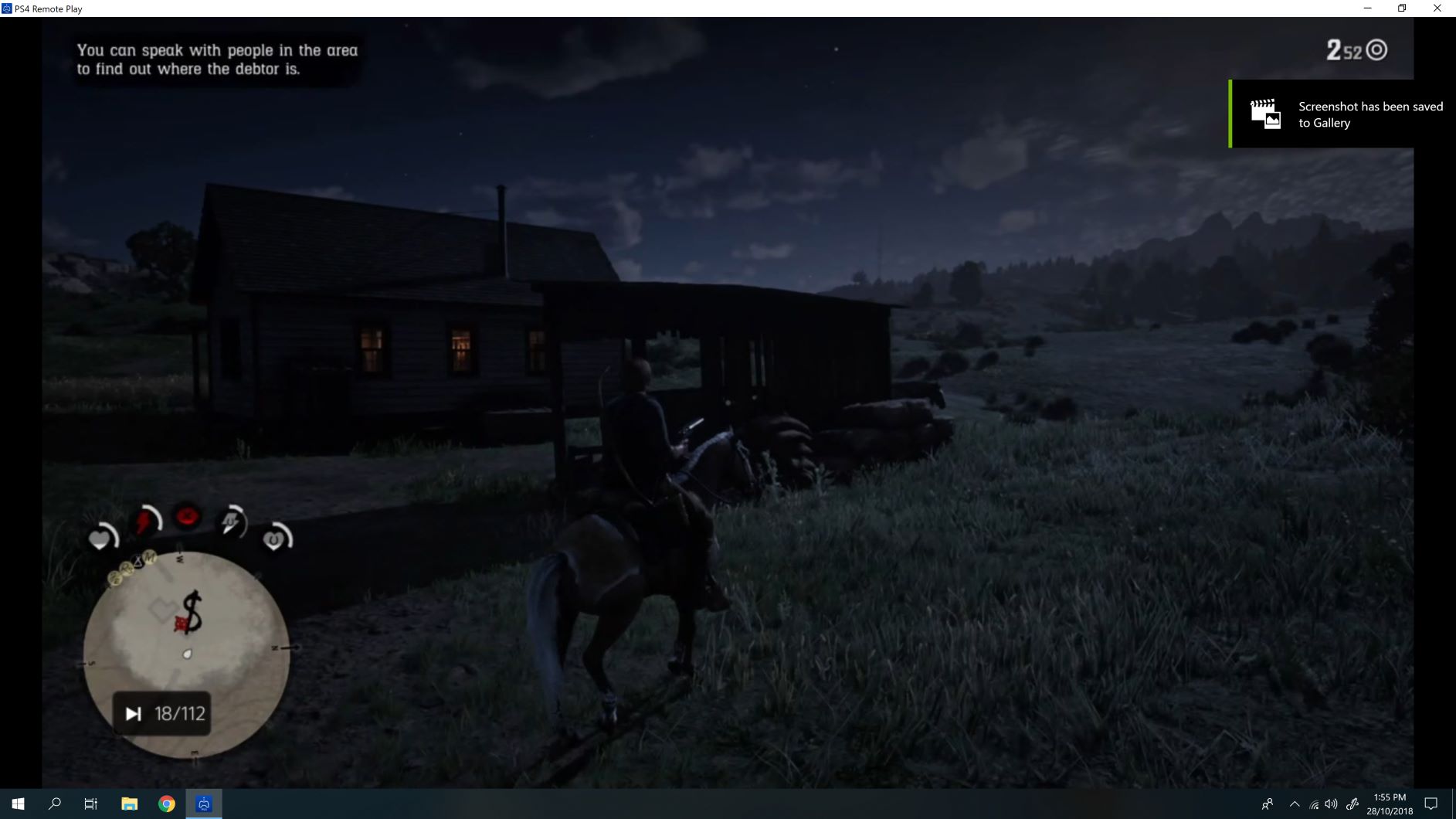
Task: Switch to Task View from the taskbar
Action: [x=90, y=804]
